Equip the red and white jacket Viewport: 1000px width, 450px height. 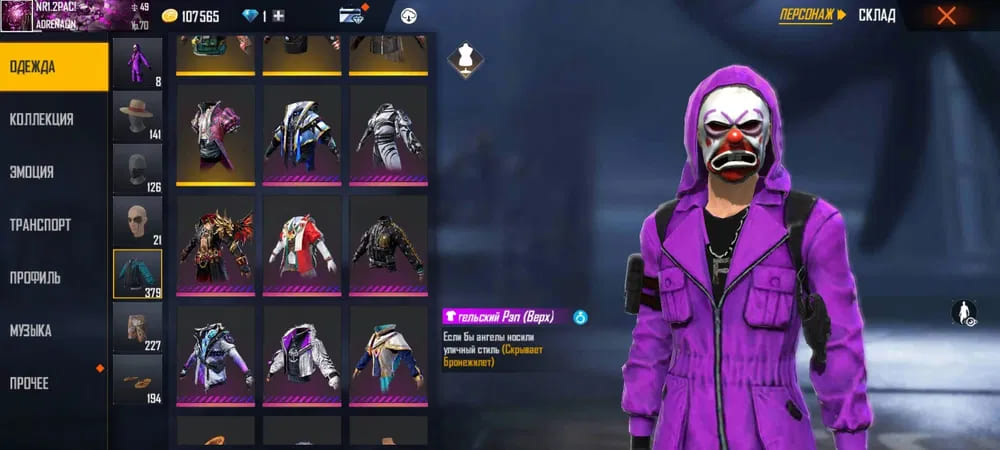click(x=302, y=243)
